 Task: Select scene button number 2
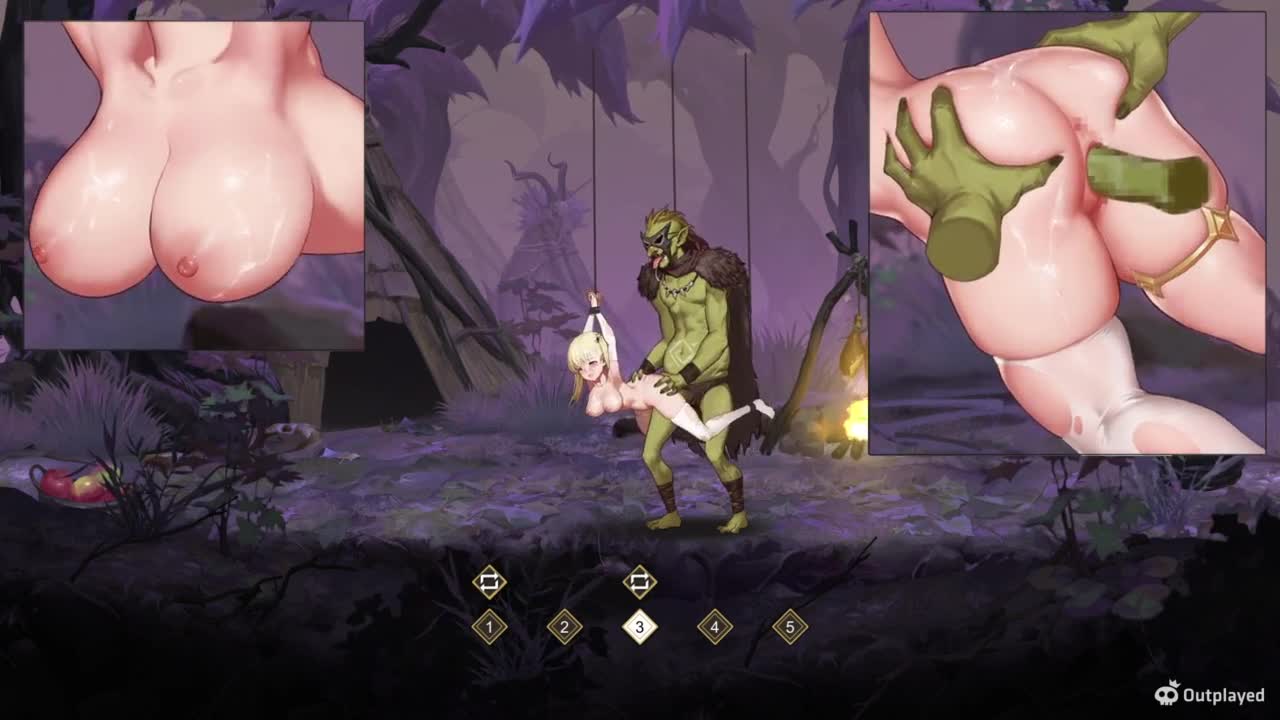564,627
